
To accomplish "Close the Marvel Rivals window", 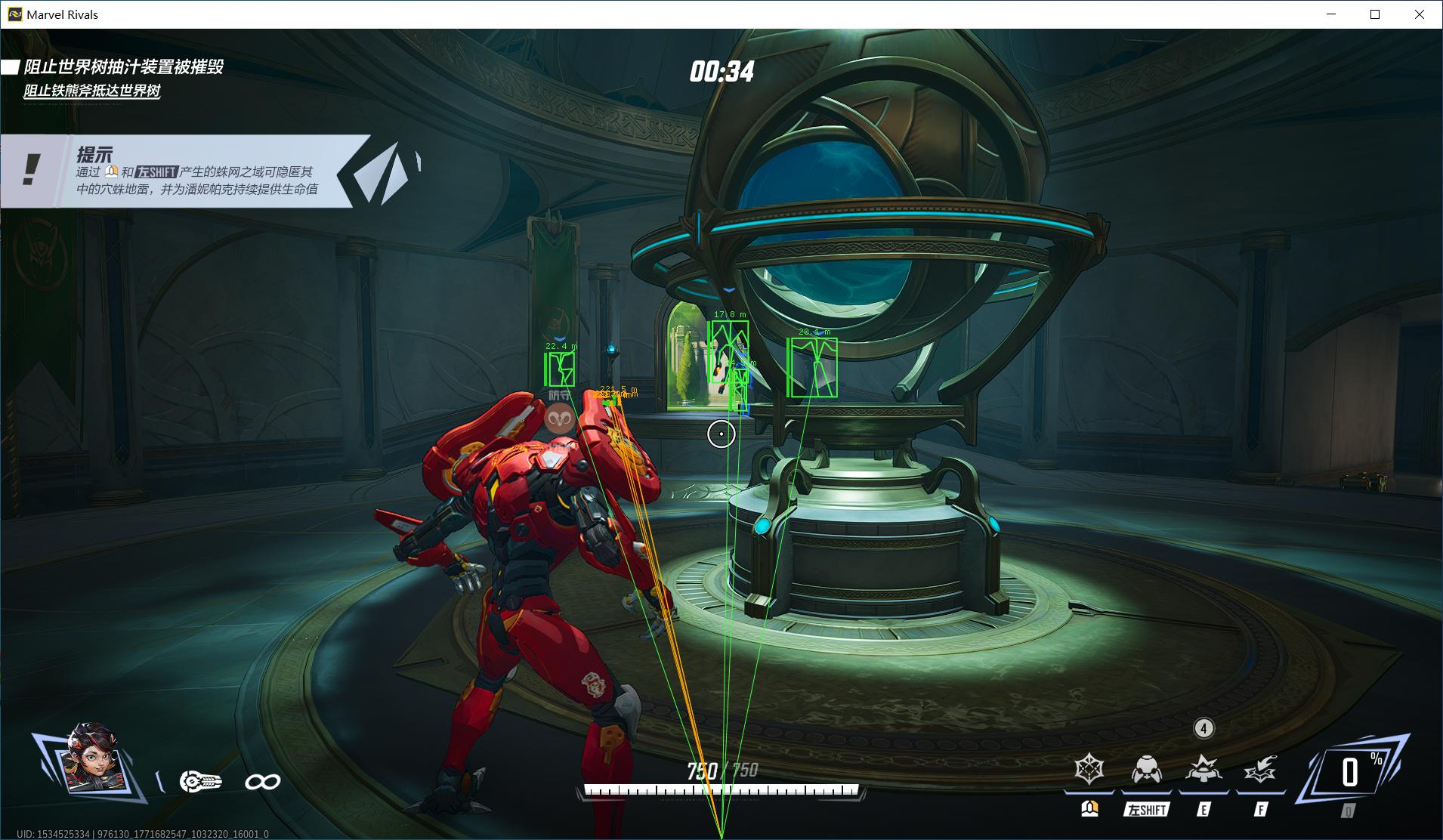I will click(1420, 14).
